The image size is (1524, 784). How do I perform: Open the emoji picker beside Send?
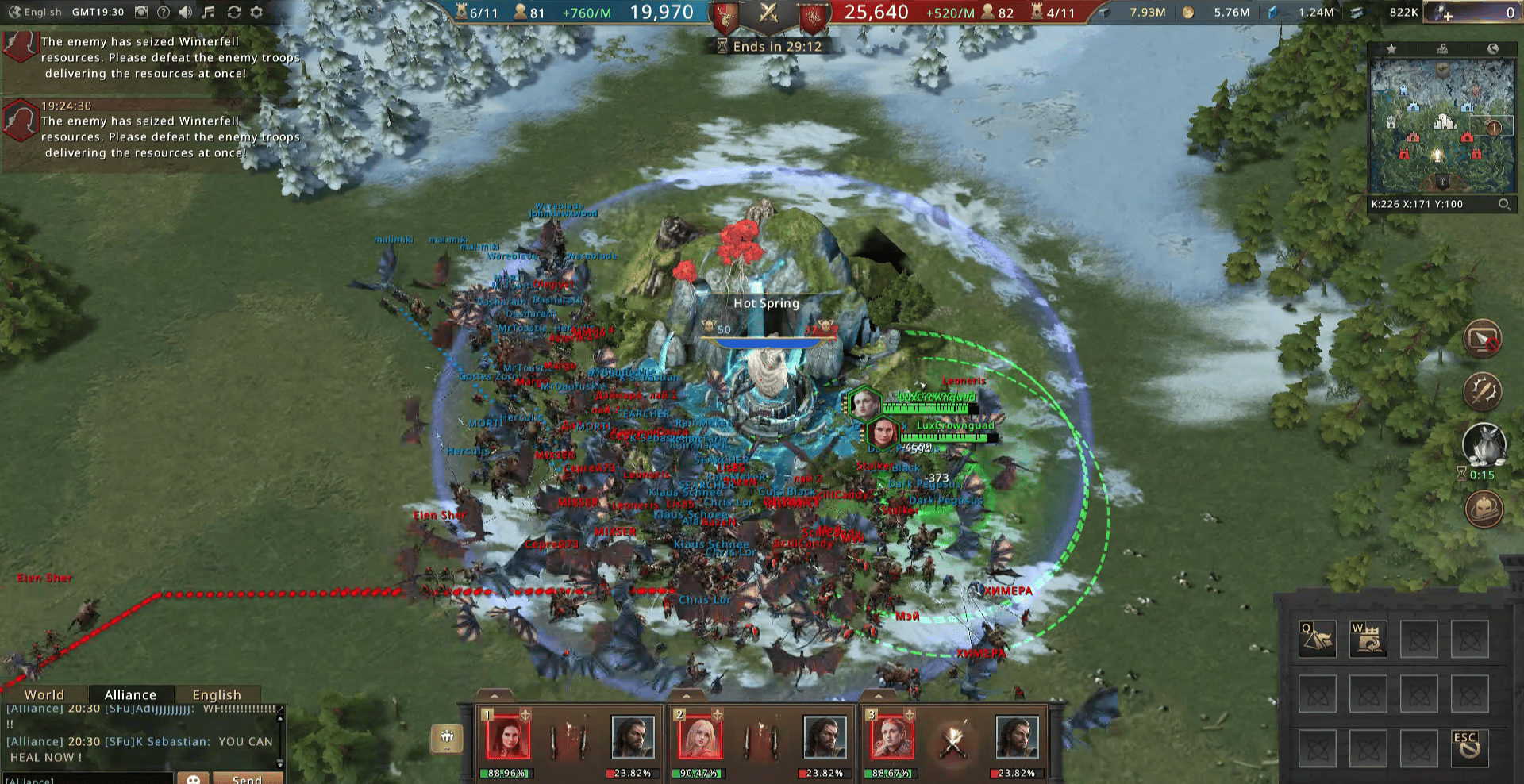tap(193, 778)
